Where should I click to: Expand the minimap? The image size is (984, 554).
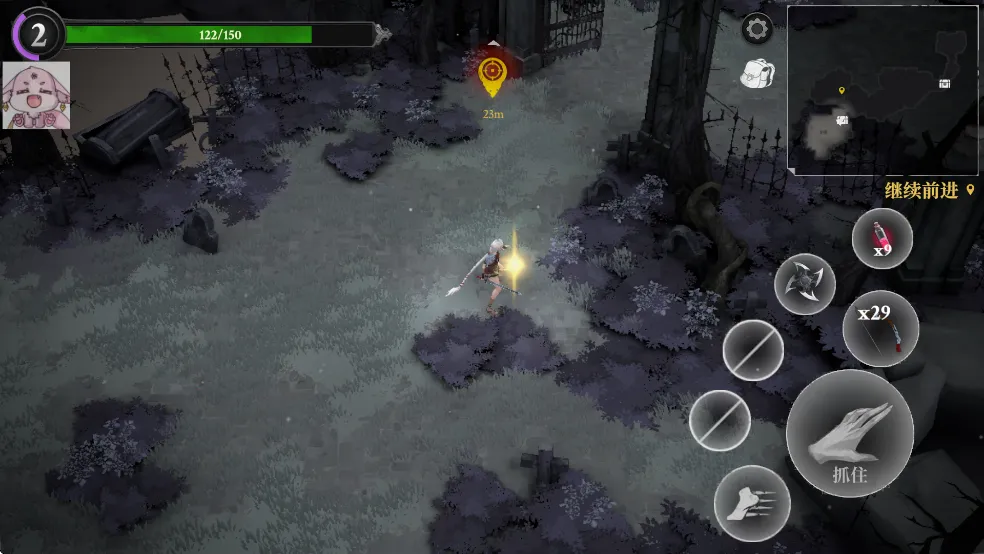pyautogui.click(x=882, y=90)
